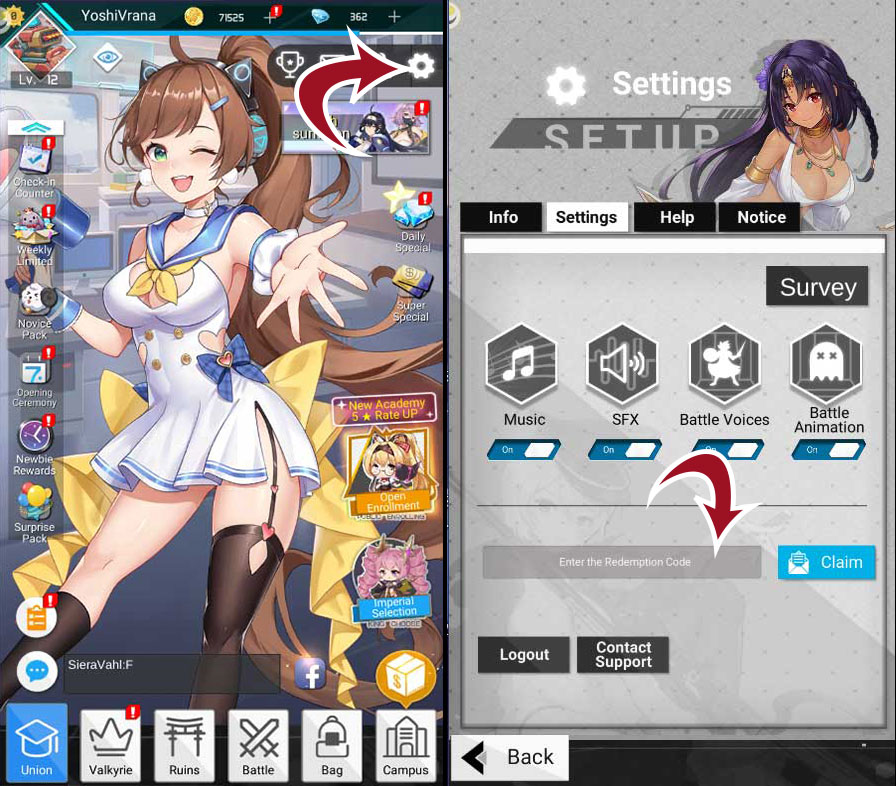This screenshot has width=896, height=786.
Task: Switch to the Info tab
Action: (503, 217)
